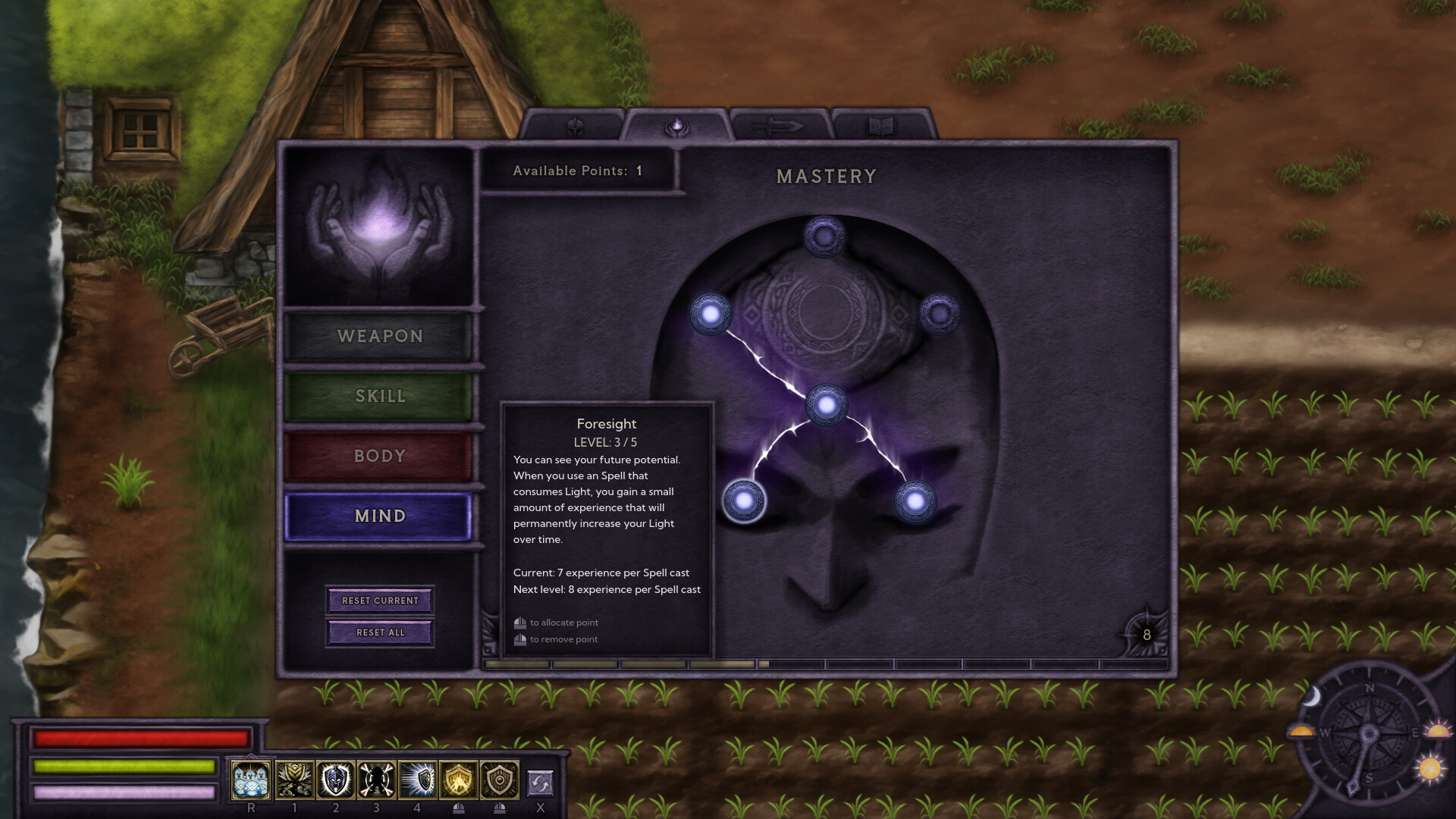The image size is (1456, 819).
Task: Click the topmost mastery node on the stone circle
Action: [823, 235]
